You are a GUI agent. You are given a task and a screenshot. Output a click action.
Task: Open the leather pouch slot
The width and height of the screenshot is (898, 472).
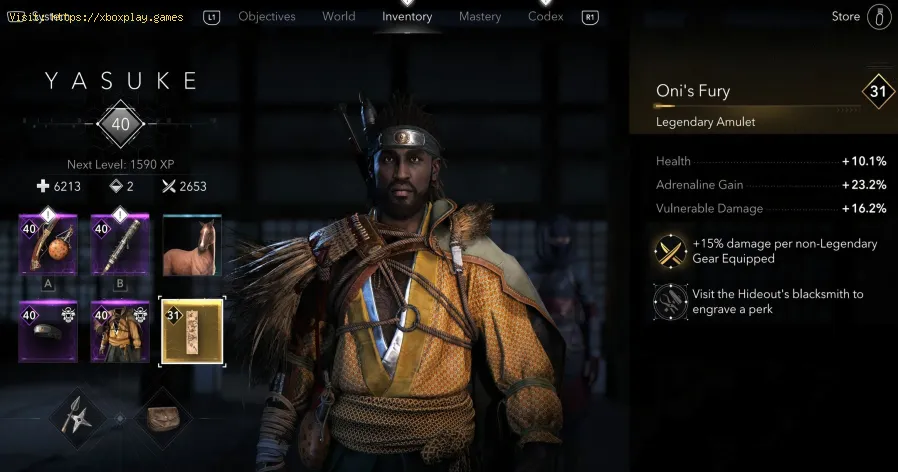163,414
